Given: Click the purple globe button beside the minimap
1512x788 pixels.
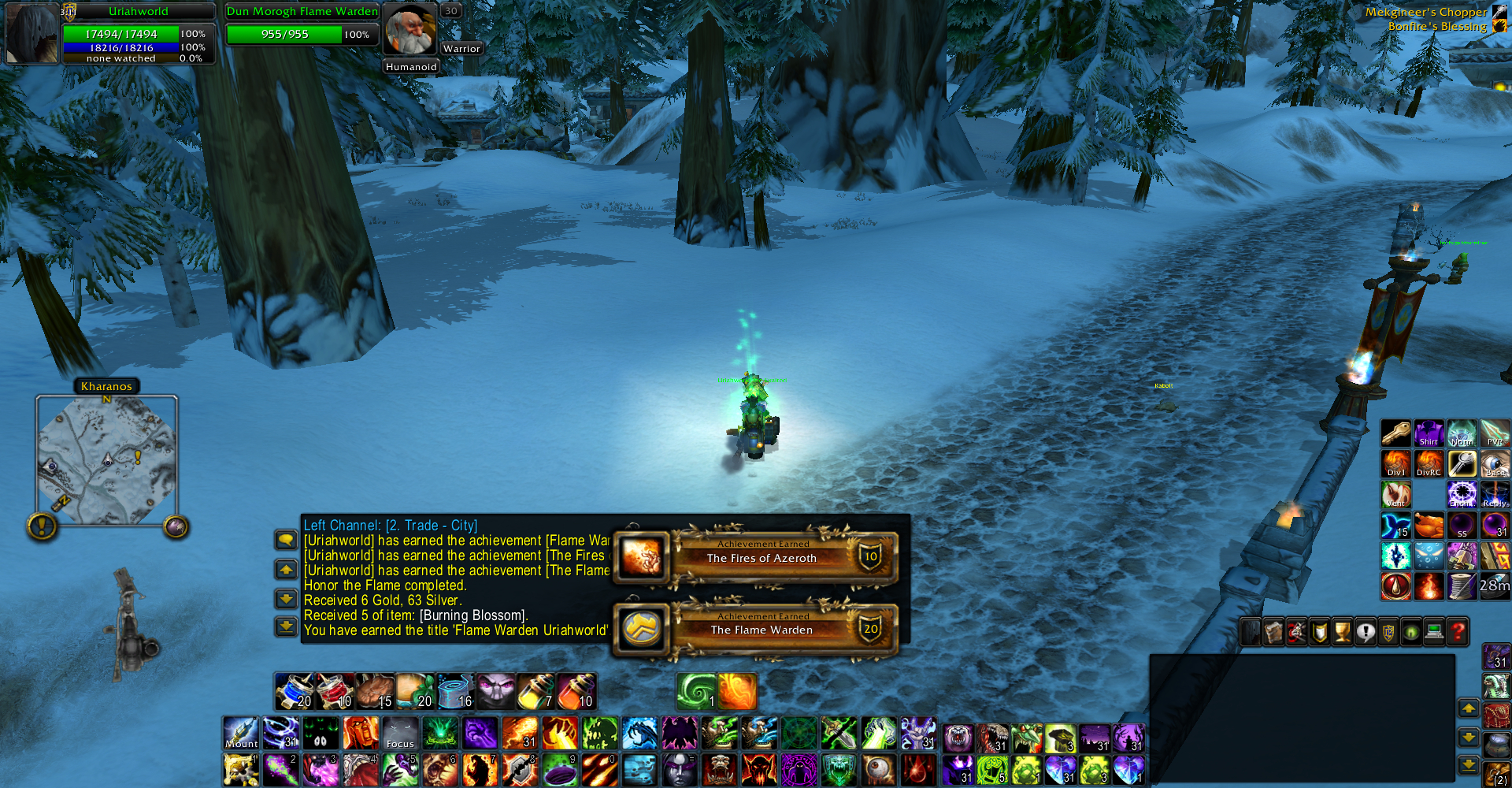Looking at the screenshot, I should click(176, 526).
